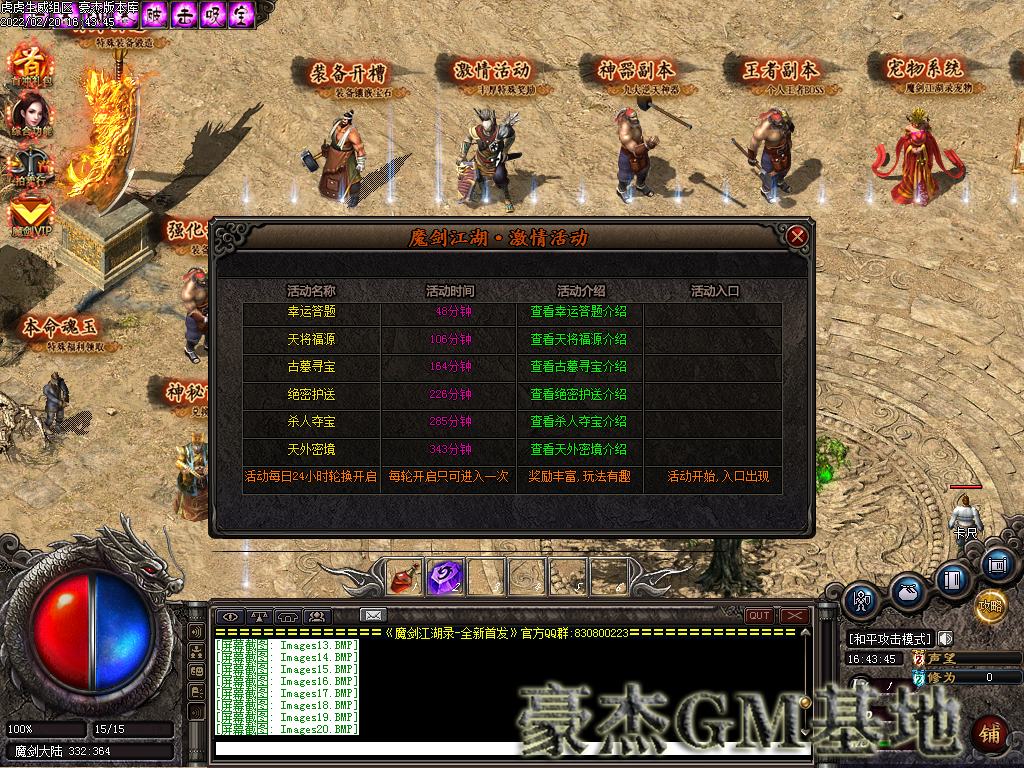Read the 杀人夺宝 introduction
The image size is (1024, 768).
coord(579,422)
